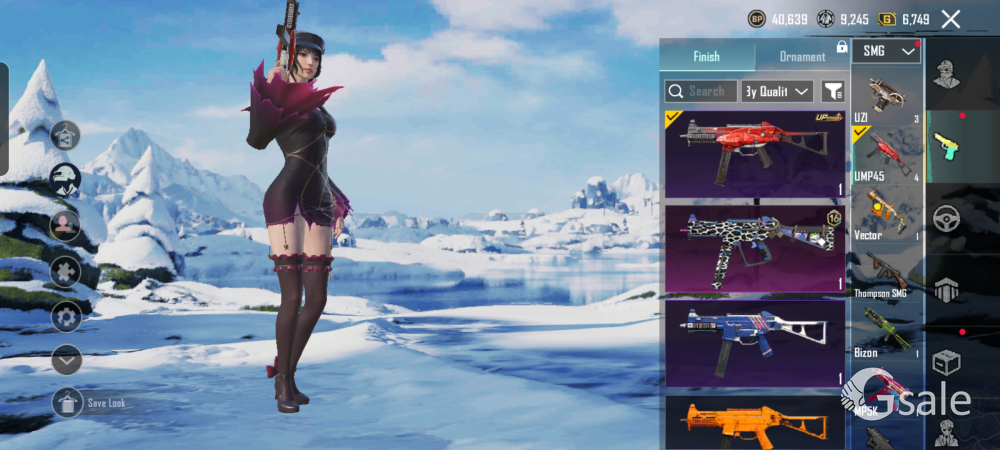
Task: Open the steering wheel vehicle category
Action: pos(947,218)
